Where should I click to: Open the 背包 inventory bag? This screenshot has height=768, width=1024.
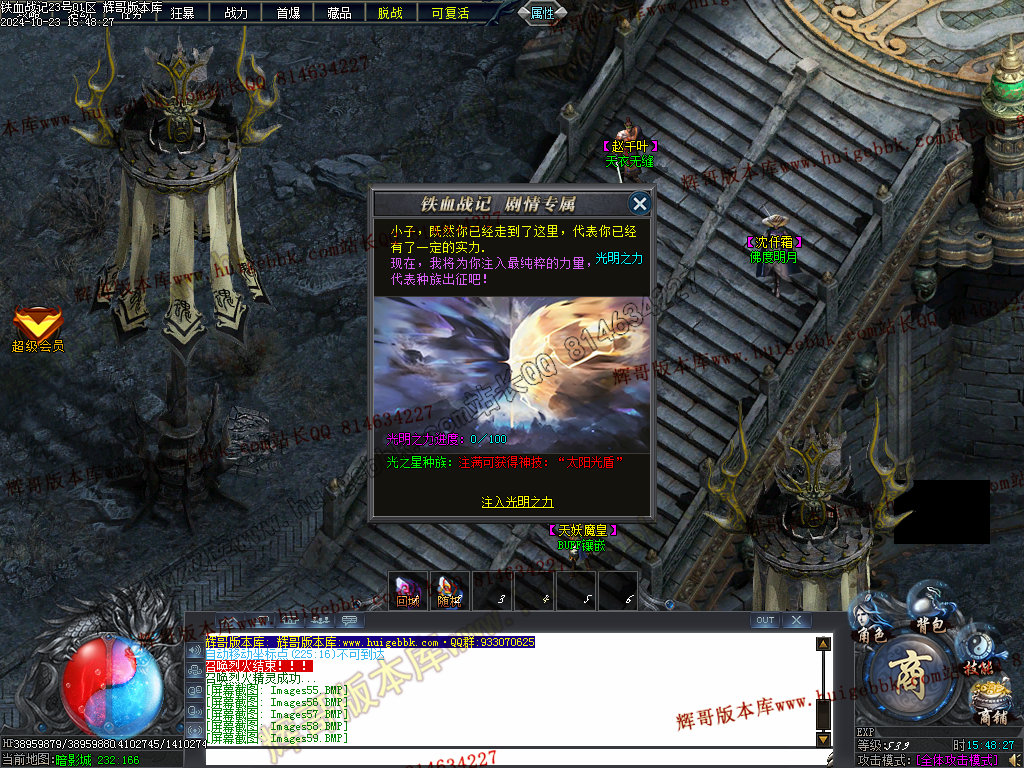pyautogui.click(x=931, y=614)
